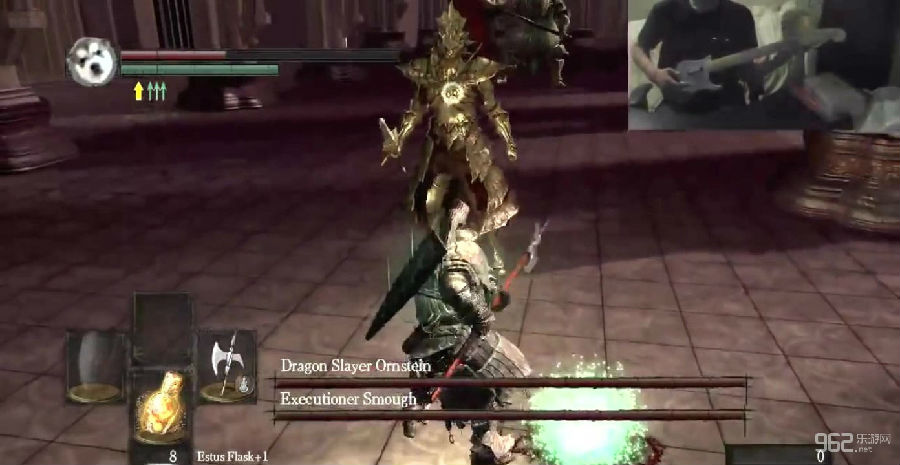Screen dimensions: 900x465
Task: Select the shield left-hand equipment slot
Action: click(97, 366)
